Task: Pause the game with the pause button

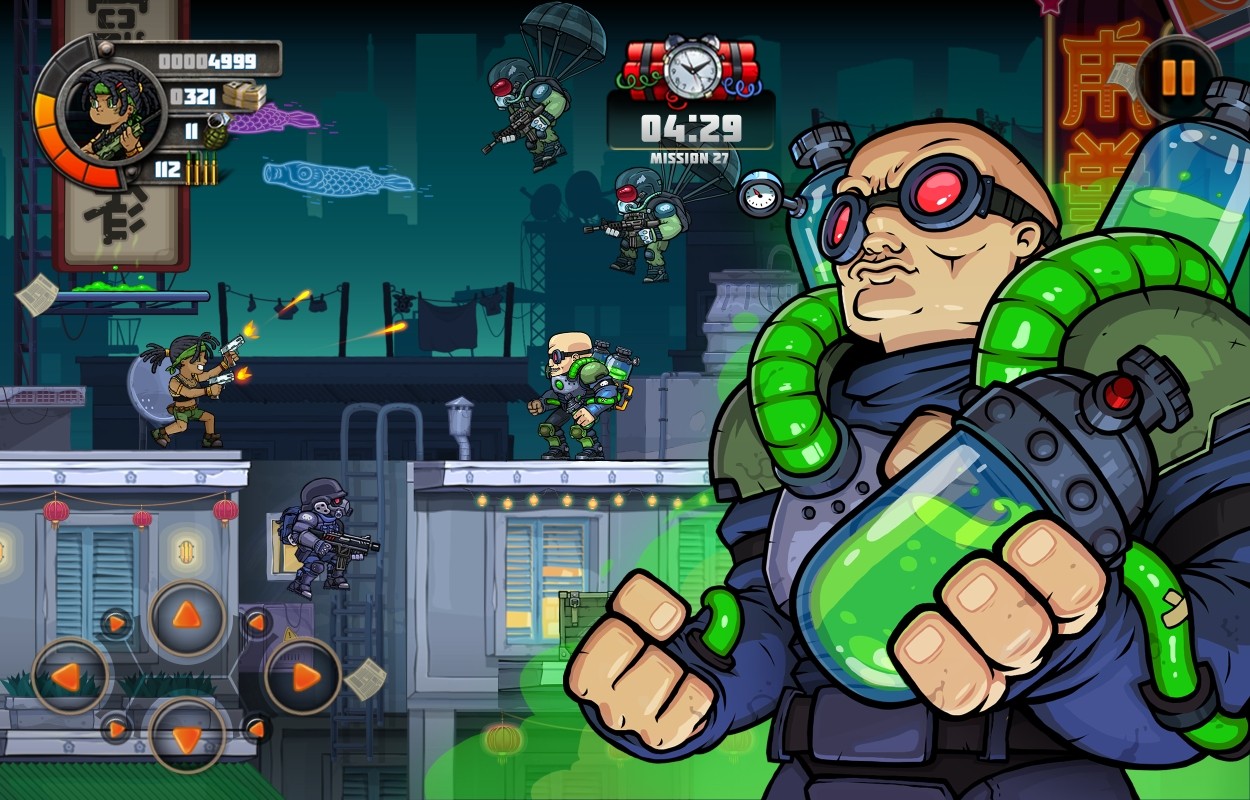Action: [1178, 77]
